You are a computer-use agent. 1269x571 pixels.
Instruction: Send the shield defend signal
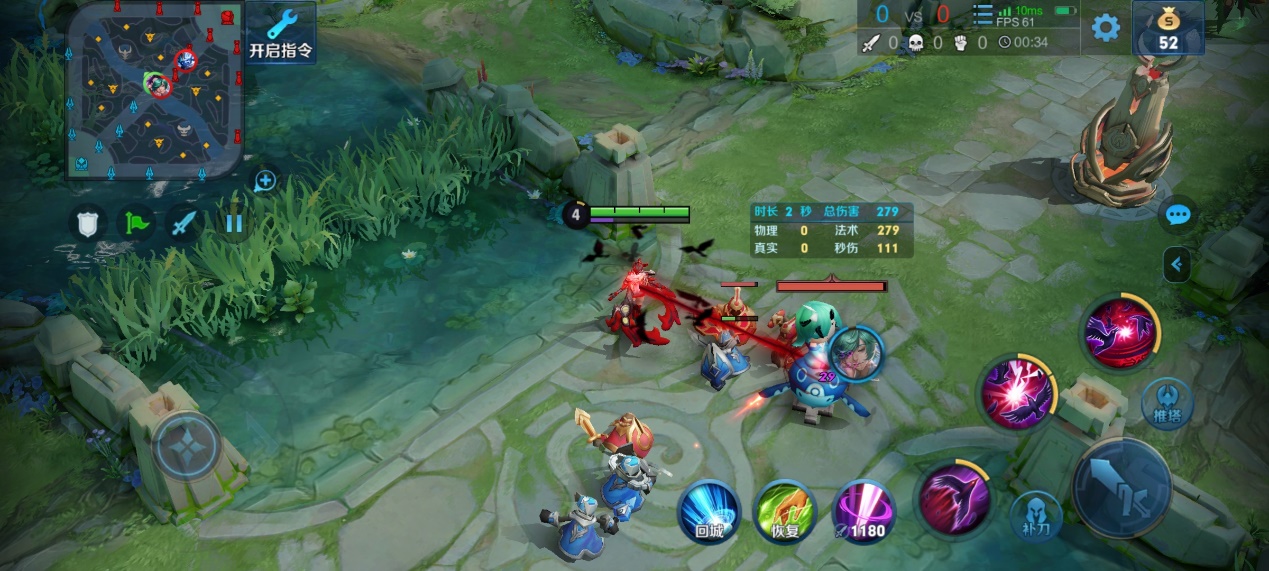pyautogui.click(x=88, y=222)
